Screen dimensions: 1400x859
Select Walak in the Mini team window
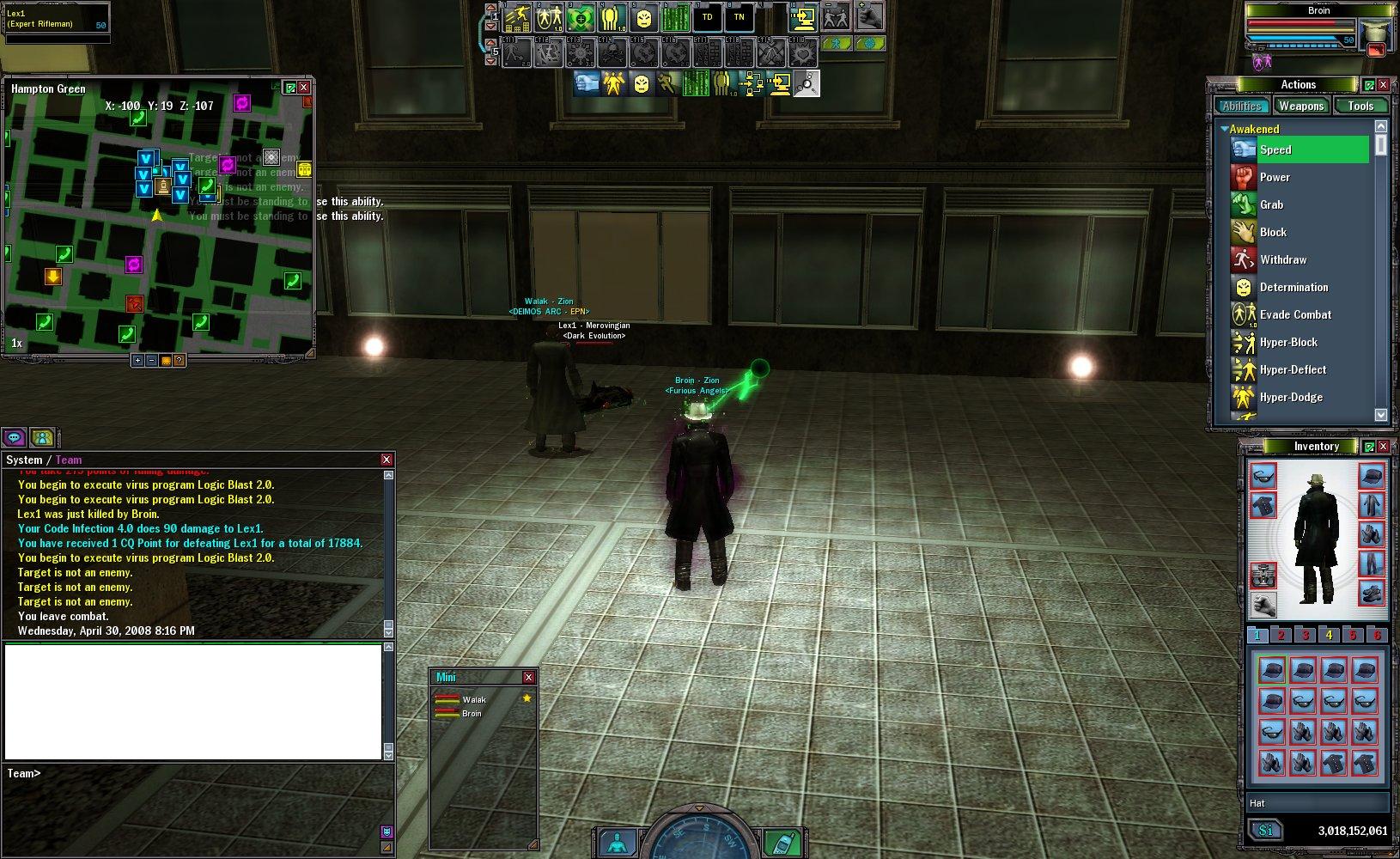click(474, 699)
